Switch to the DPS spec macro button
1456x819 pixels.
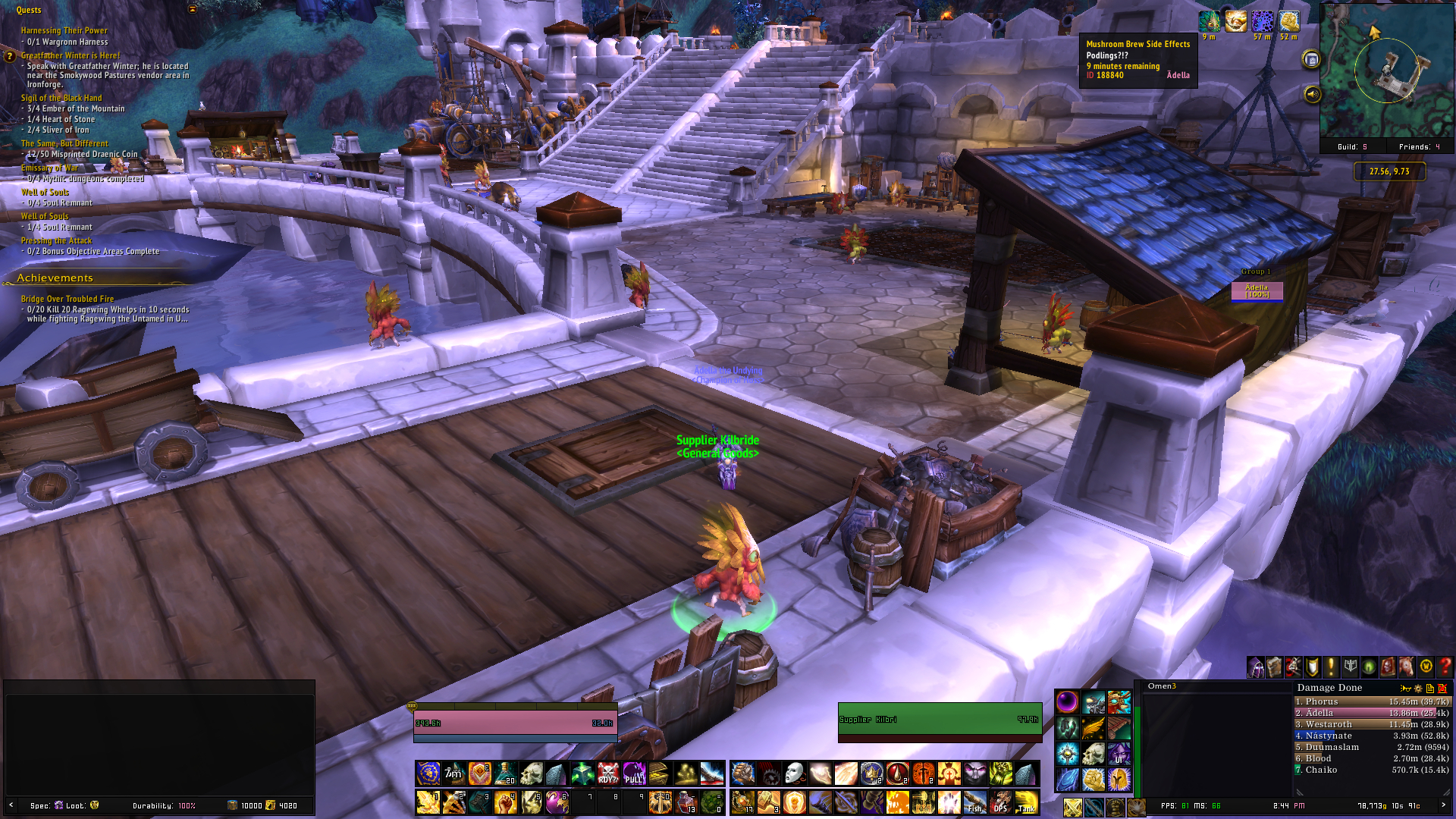(x=1000, y=802)
